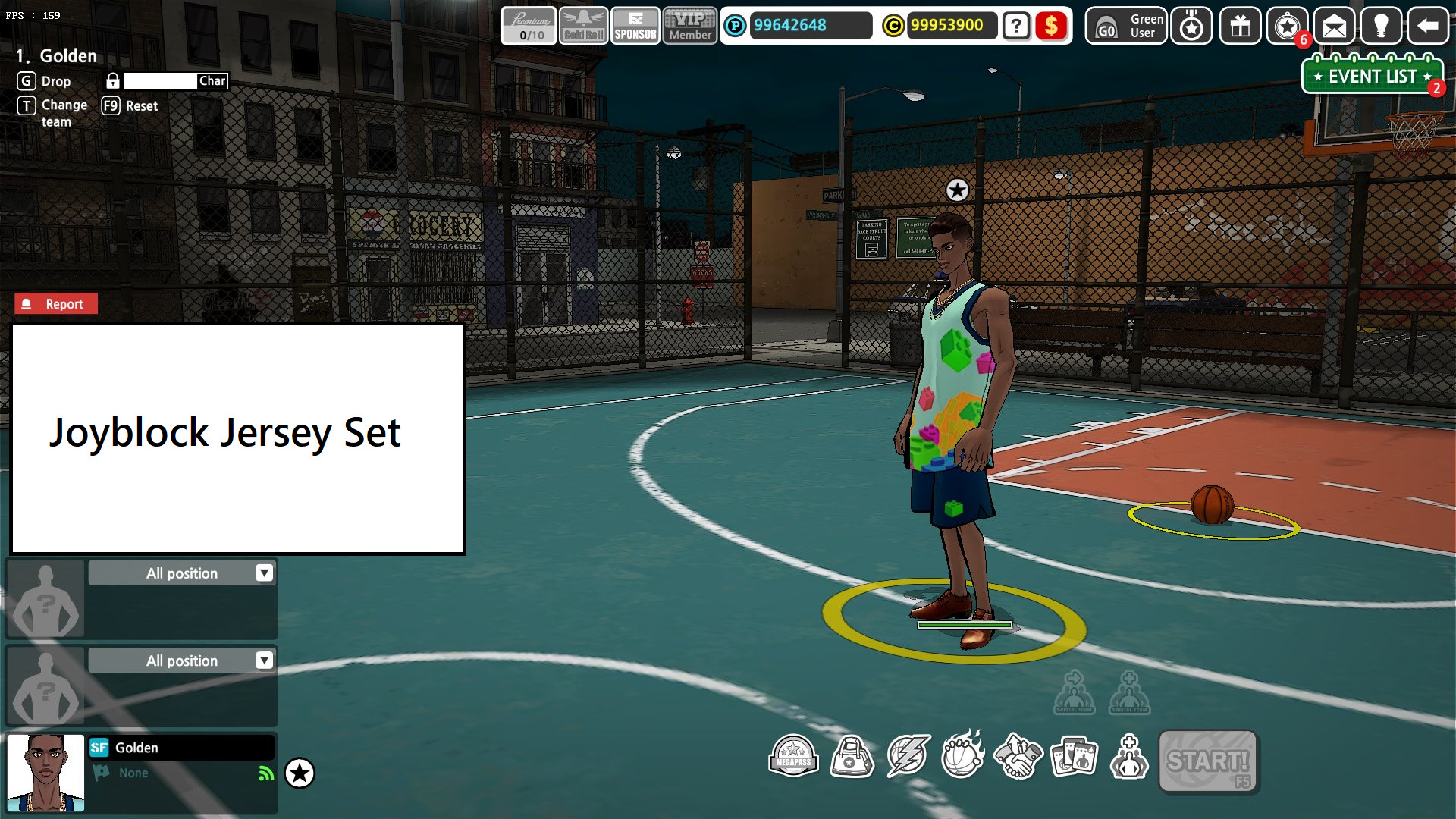Click the light bulb tips icon
Screen dimensions: 1456x819
tap(1382, 27)
